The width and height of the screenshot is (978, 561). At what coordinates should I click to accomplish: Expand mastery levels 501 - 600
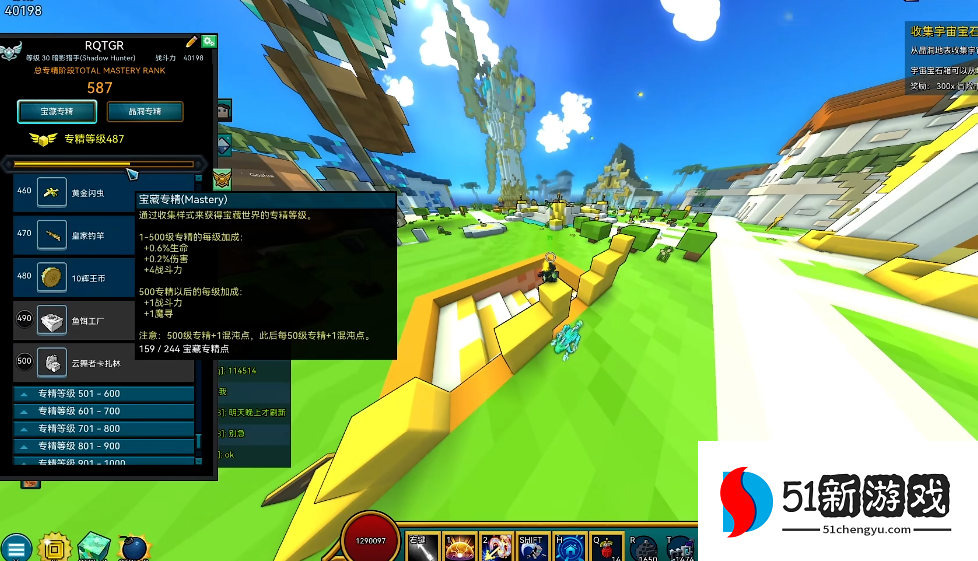click(x=104, y=394)
